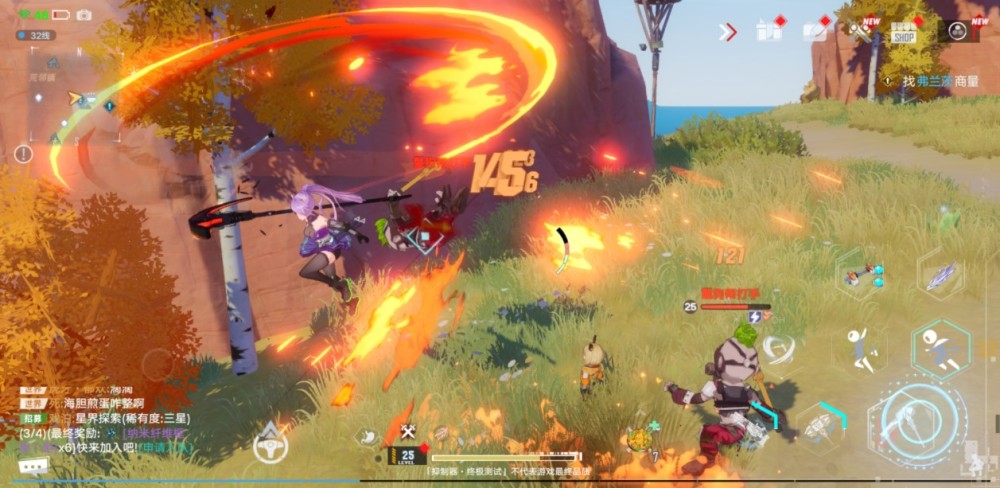The width and height of the screenshot is (1000, 488).
Task: Select the quest tracker to find Franz
Action: point(930,81)
